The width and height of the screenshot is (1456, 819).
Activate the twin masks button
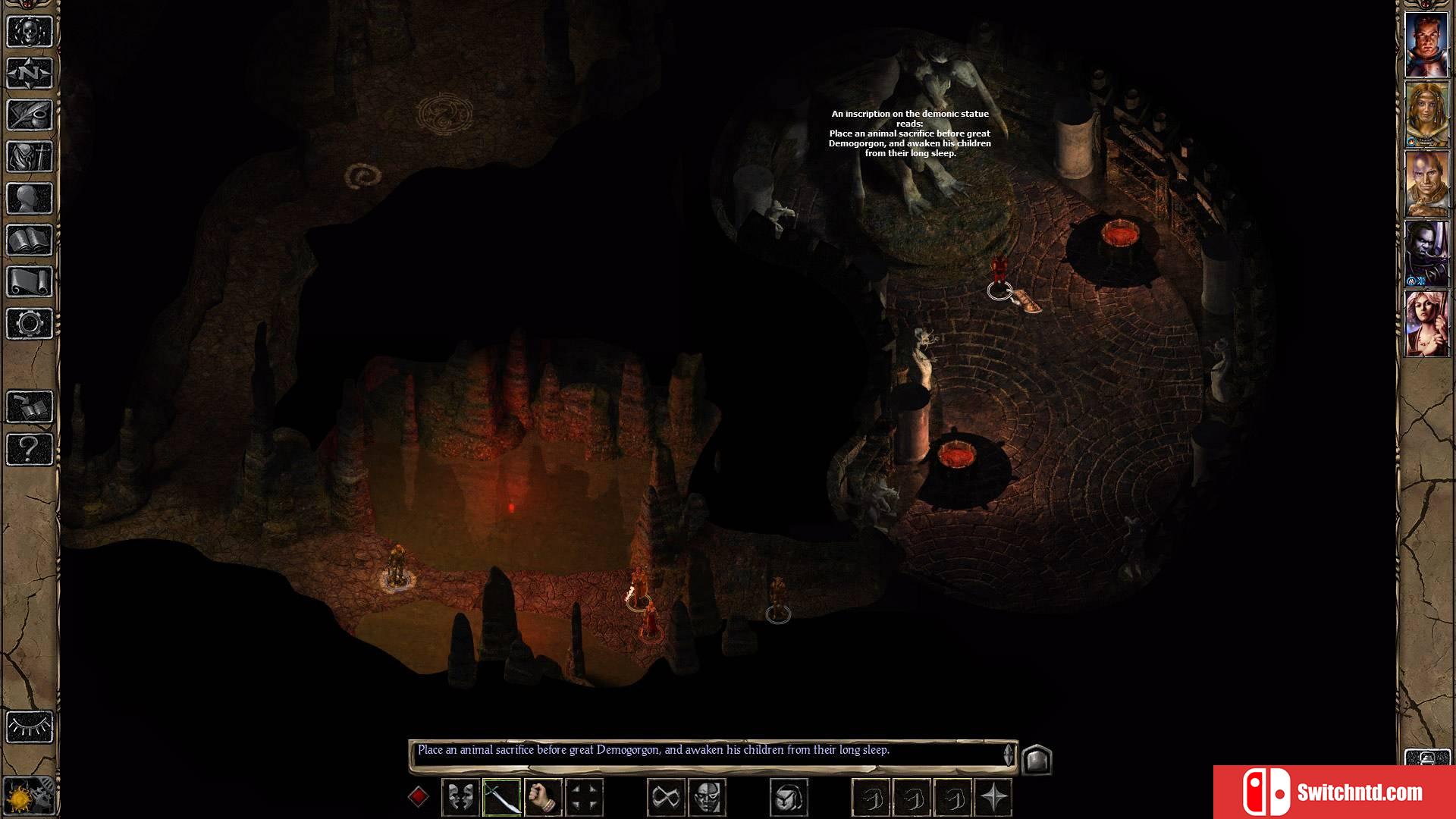460,798
